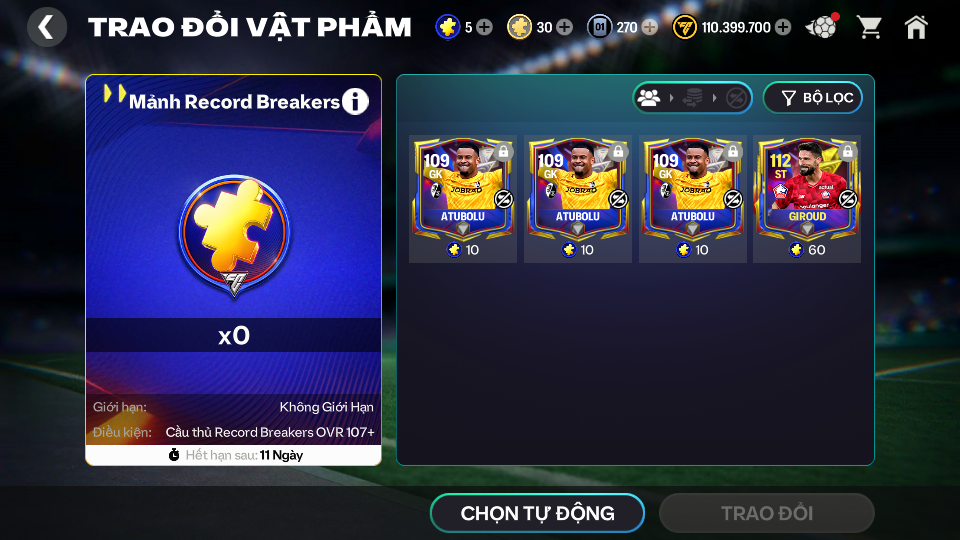Open the shopping cart store
960x540 pixels.
click(869, 27)
